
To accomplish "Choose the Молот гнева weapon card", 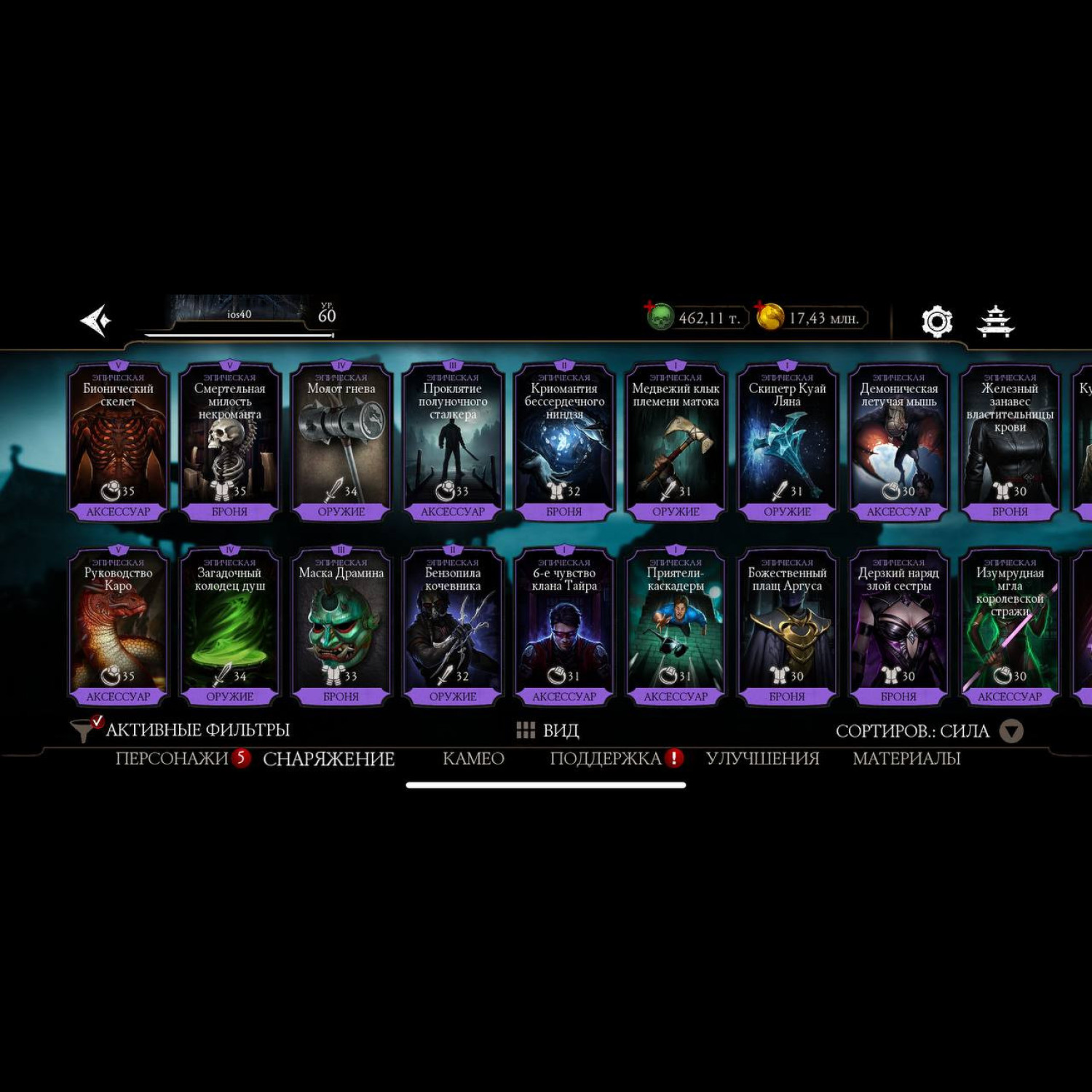I will (341, 442).
